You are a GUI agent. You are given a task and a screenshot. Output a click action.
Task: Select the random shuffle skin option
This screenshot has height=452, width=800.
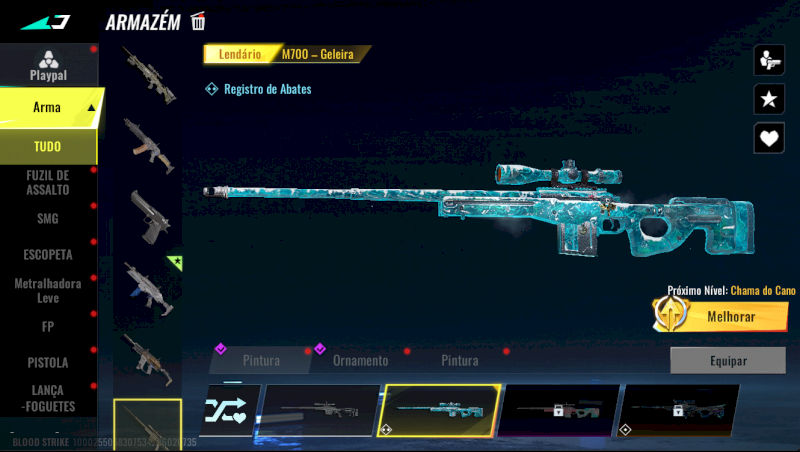click(229, 410)
